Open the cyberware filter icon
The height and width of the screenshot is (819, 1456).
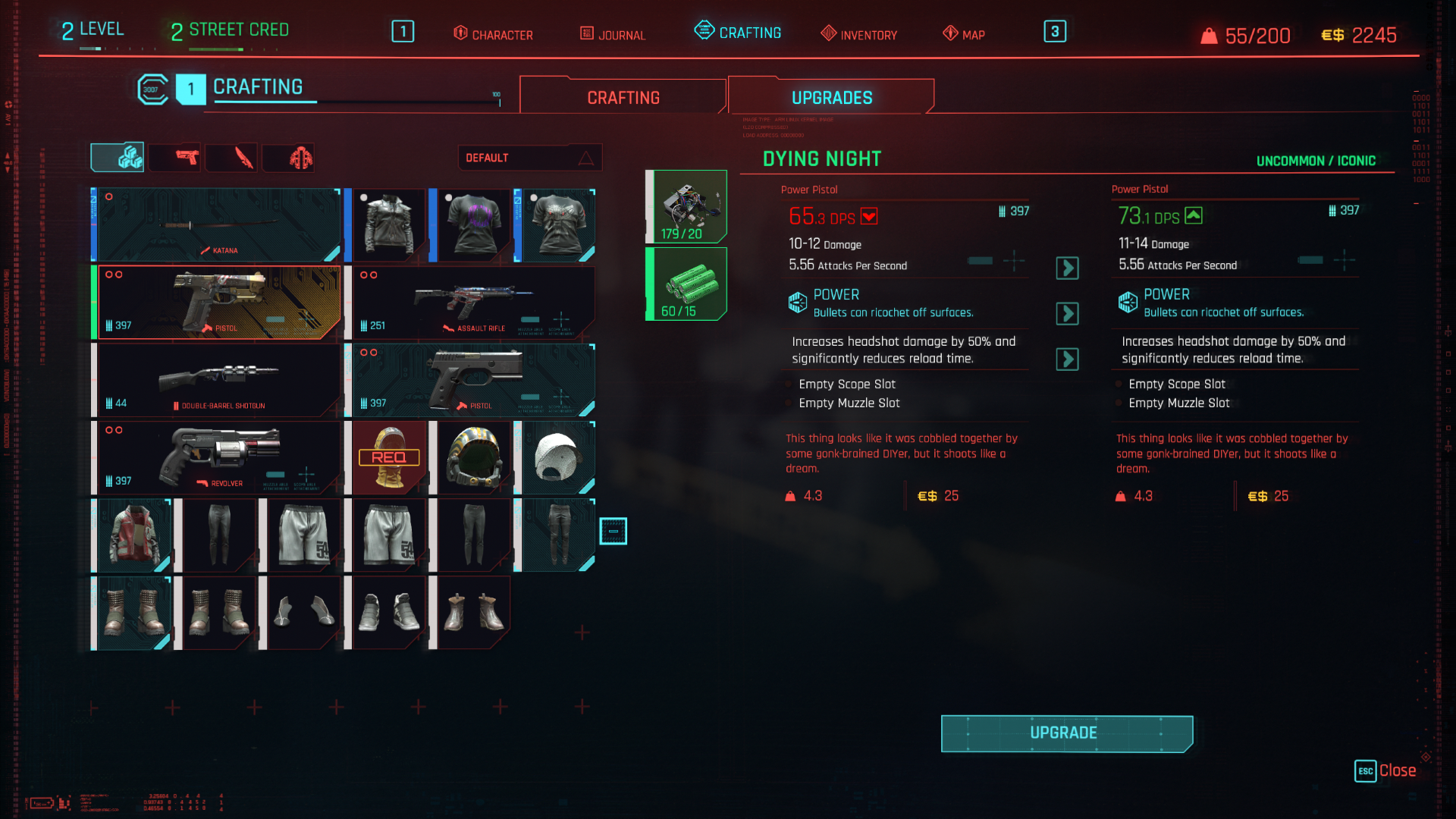click(288, 157)
